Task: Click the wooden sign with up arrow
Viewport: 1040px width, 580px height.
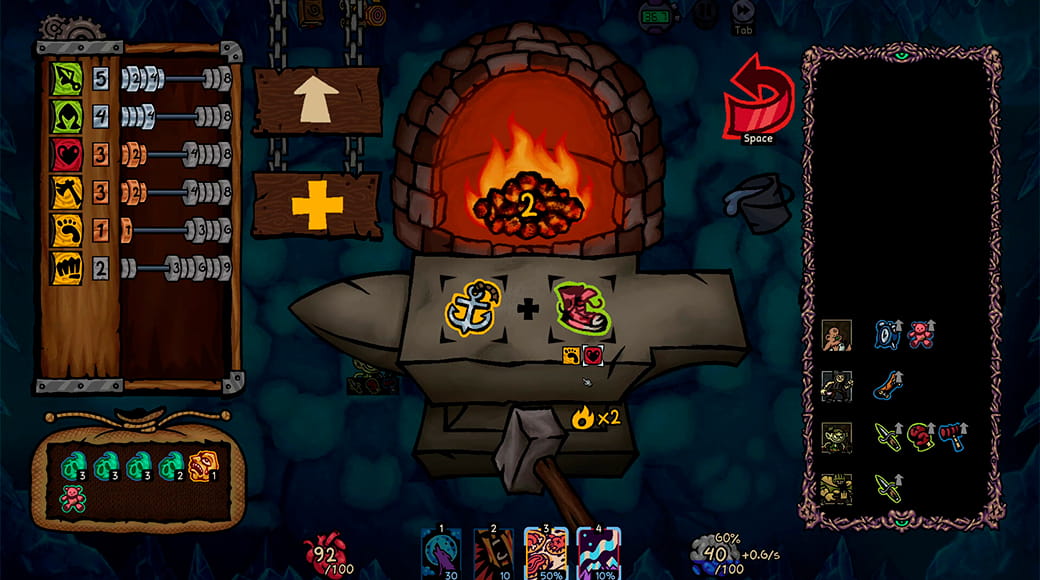Action: click(x=317, y=101)
